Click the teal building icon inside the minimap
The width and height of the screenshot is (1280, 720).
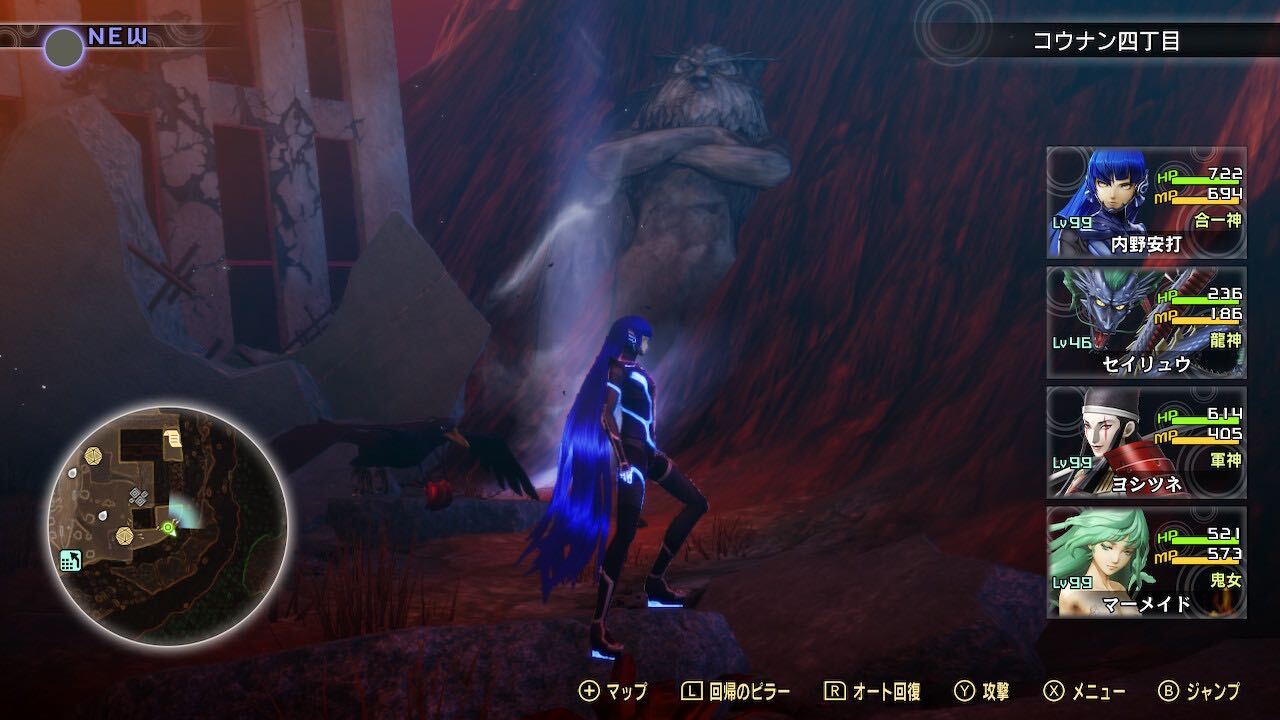(x=72, y=561)
